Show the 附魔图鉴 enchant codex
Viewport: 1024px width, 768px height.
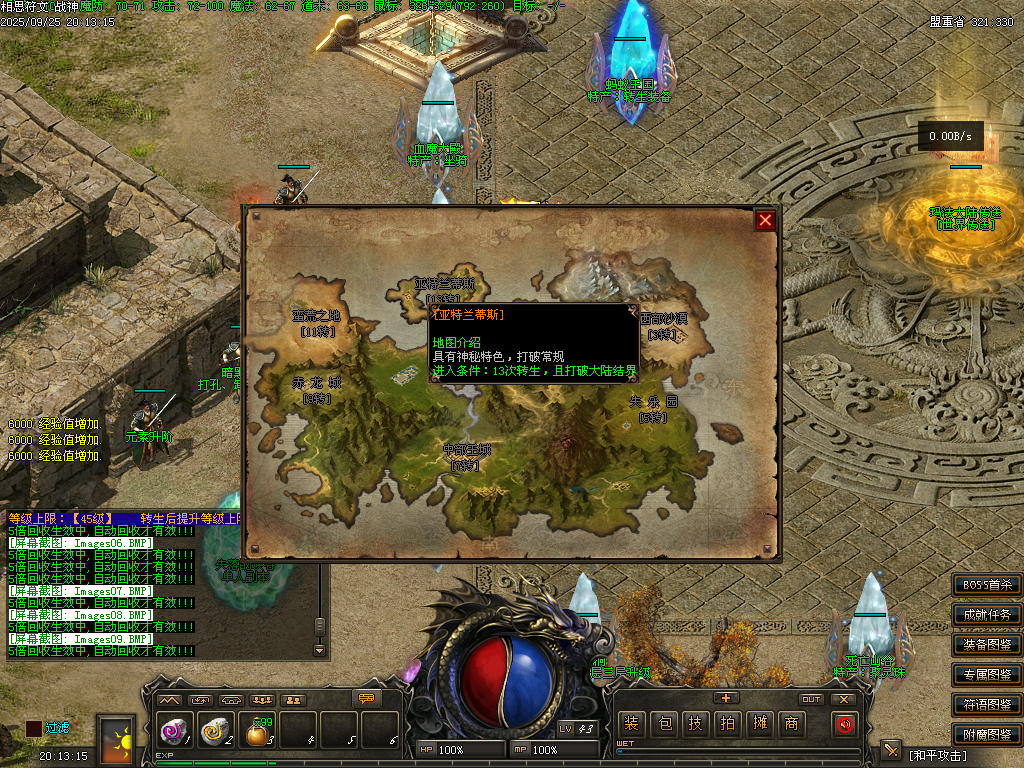pyautogui.click(x=987, y=735)
